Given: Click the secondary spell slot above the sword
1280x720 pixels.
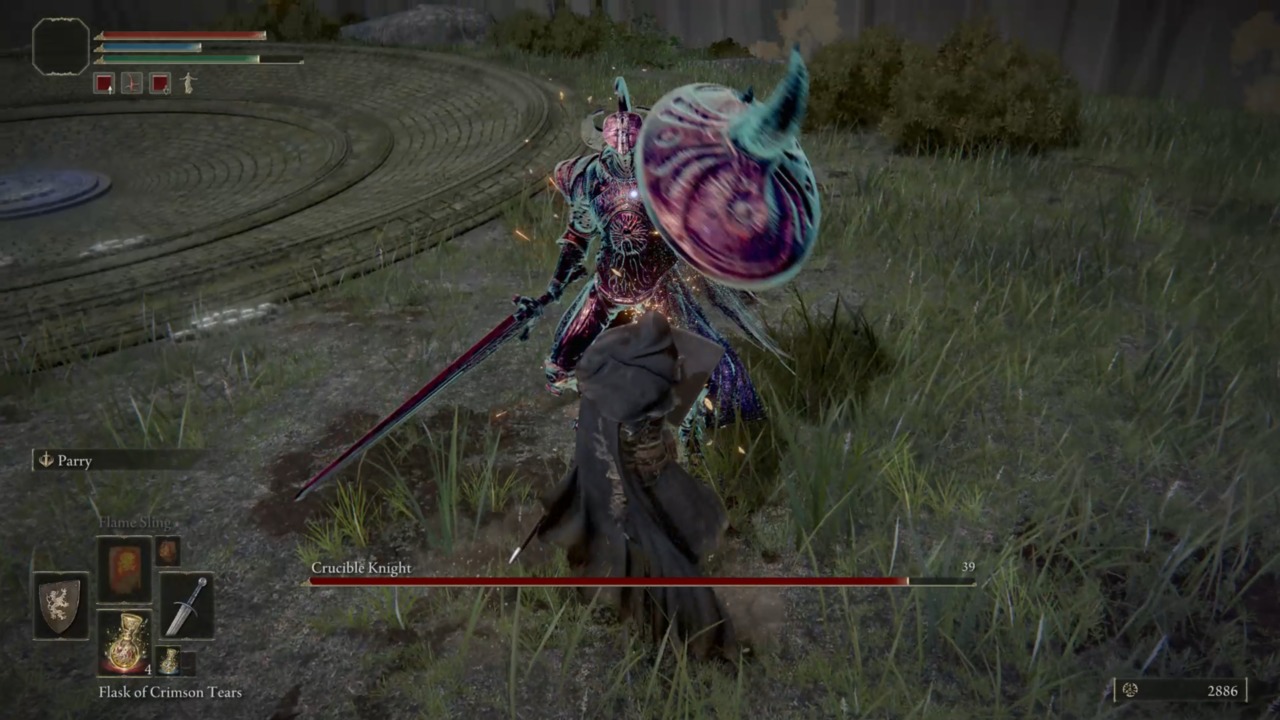Looking at the screenshot, I should (x=166, y=550).
